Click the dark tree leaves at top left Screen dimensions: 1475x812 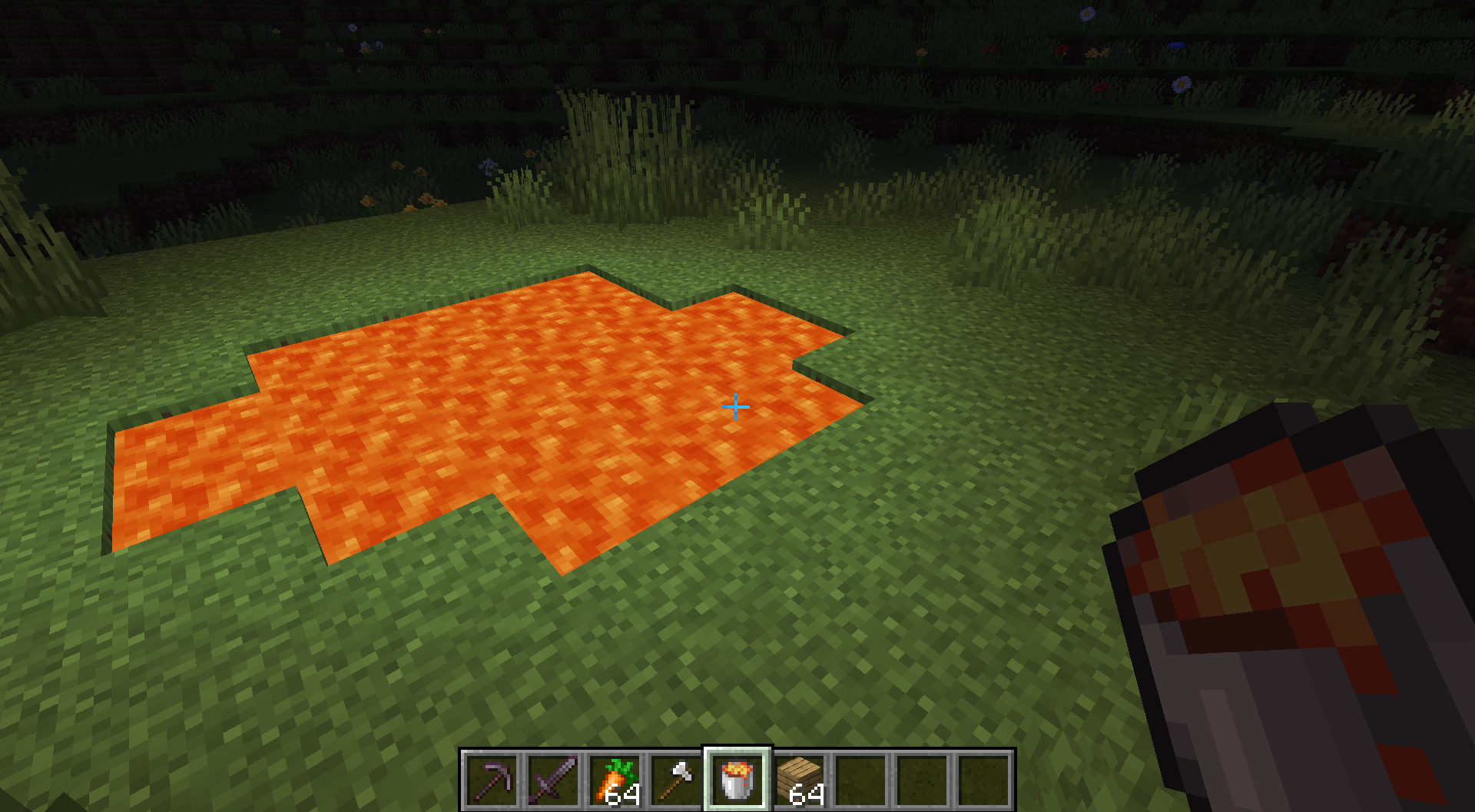(77, 23)
